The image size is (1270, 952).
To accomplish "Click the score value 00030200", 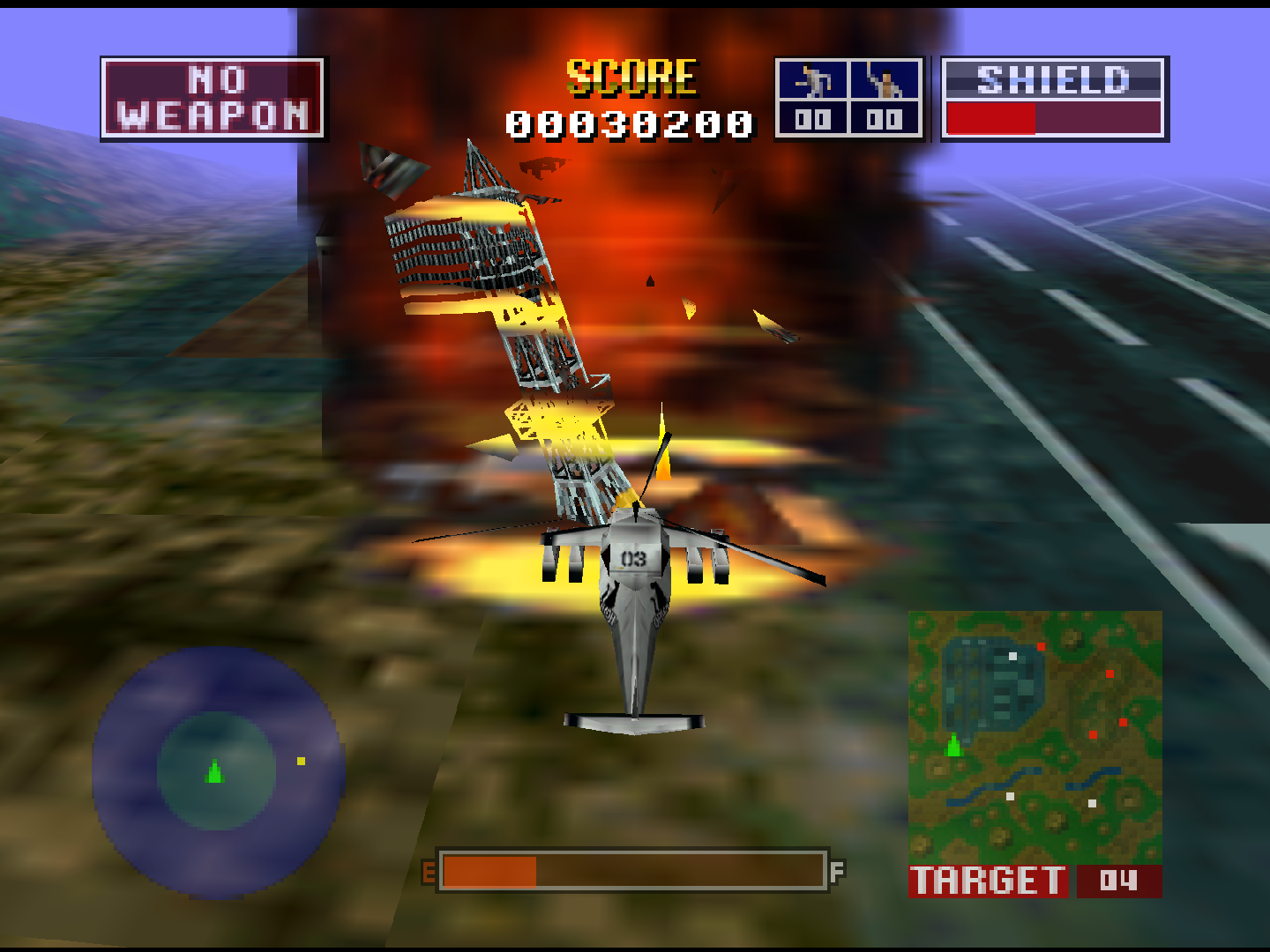I will point(629,123).
